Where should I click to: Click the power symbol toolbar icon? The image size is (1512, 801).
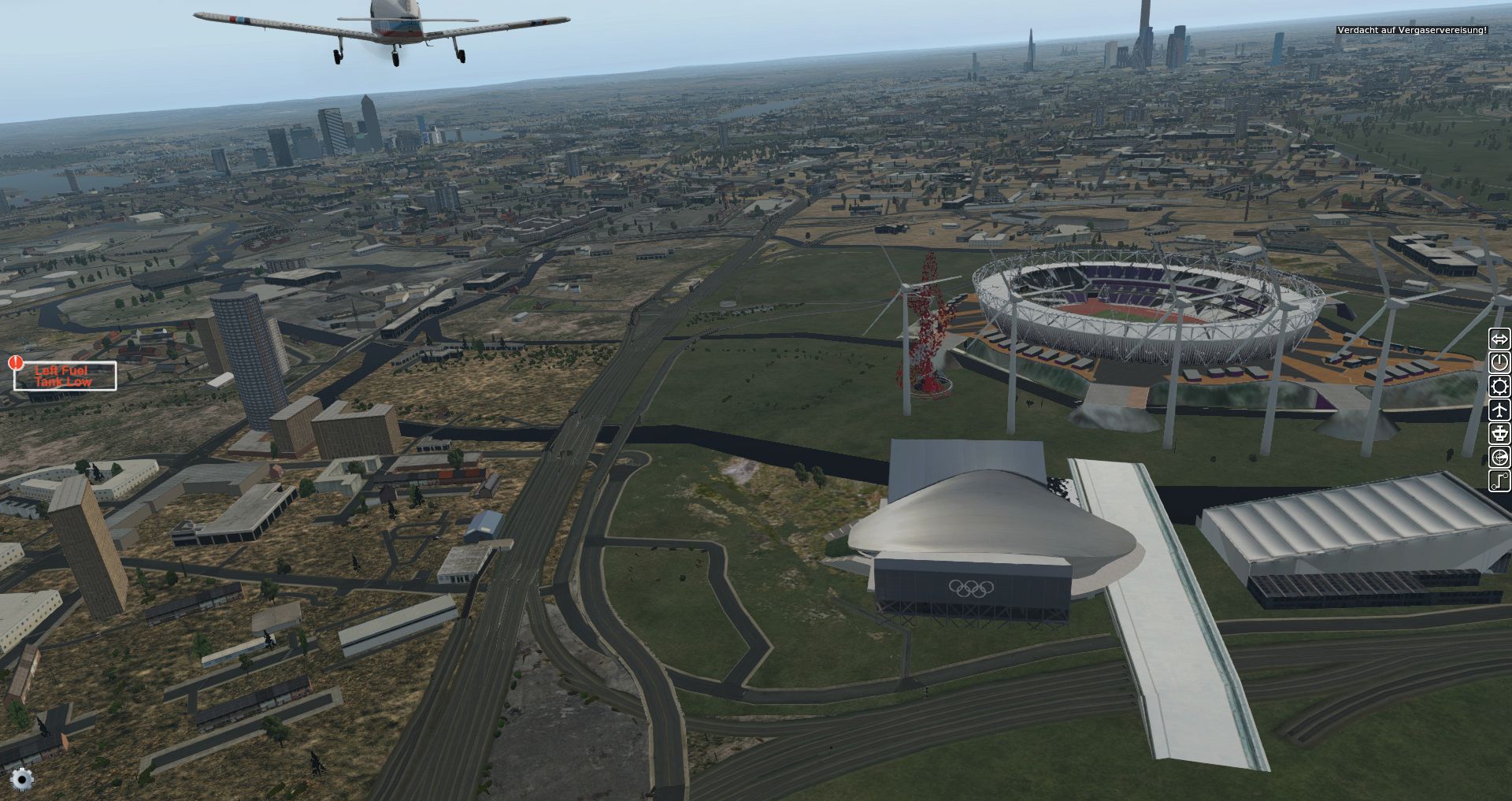[1499, 362]
